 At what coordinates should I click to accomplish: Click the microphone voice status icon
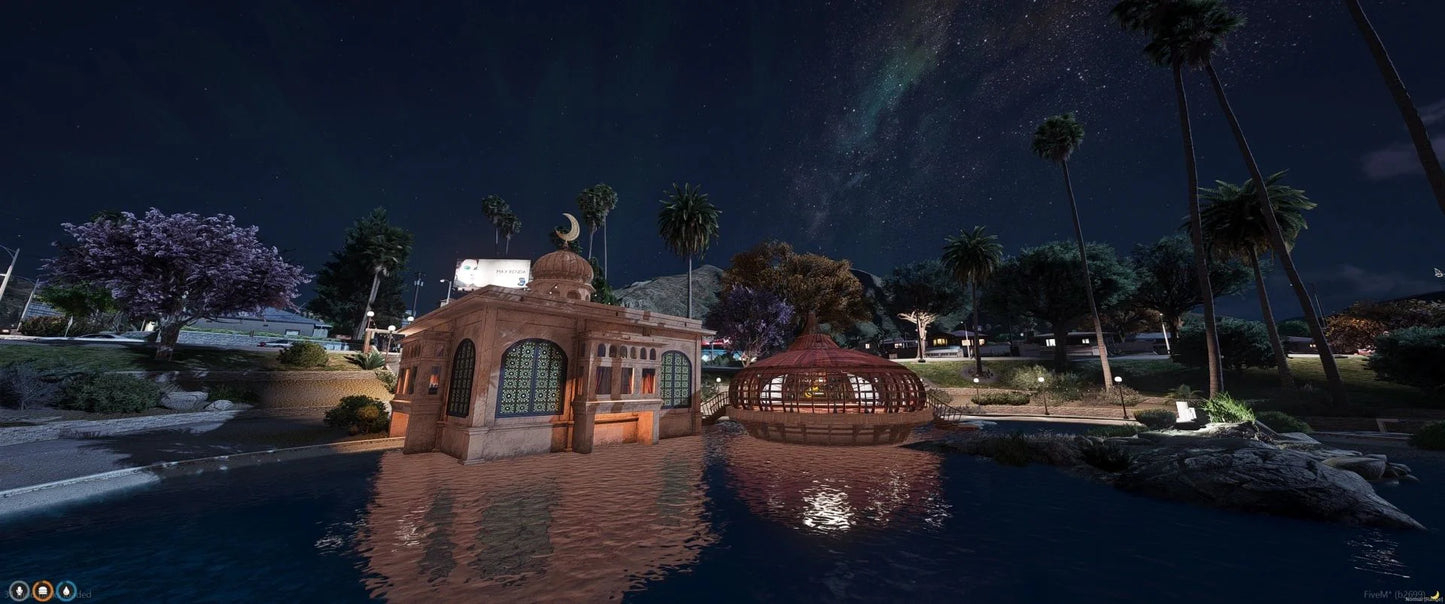(x=19, y=591)
